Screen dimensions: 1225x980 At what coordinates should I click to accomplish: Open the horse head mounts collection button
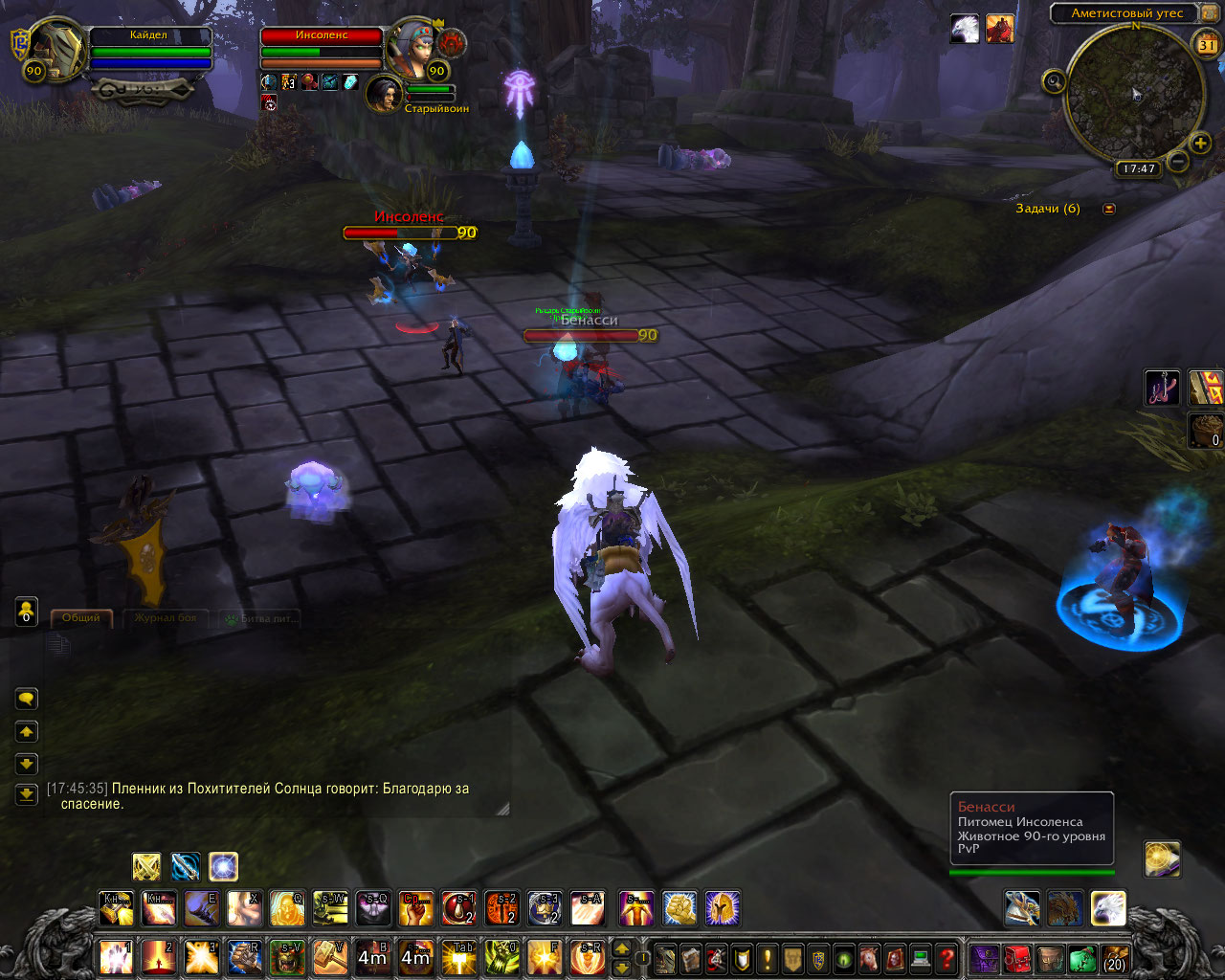[869, 957]
